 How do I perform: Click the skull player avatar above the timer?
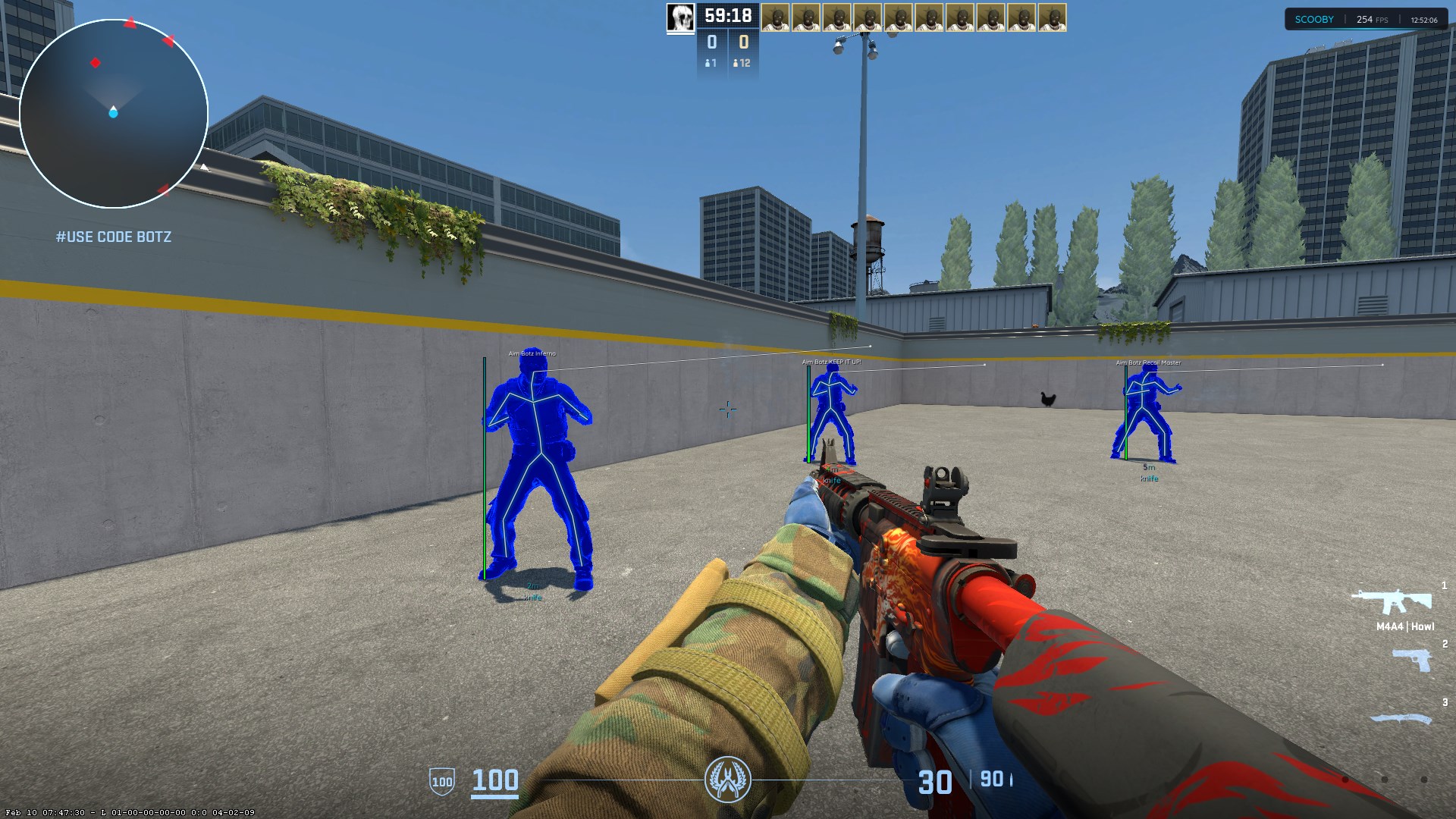pyautogui.click(x=680, y=17)
